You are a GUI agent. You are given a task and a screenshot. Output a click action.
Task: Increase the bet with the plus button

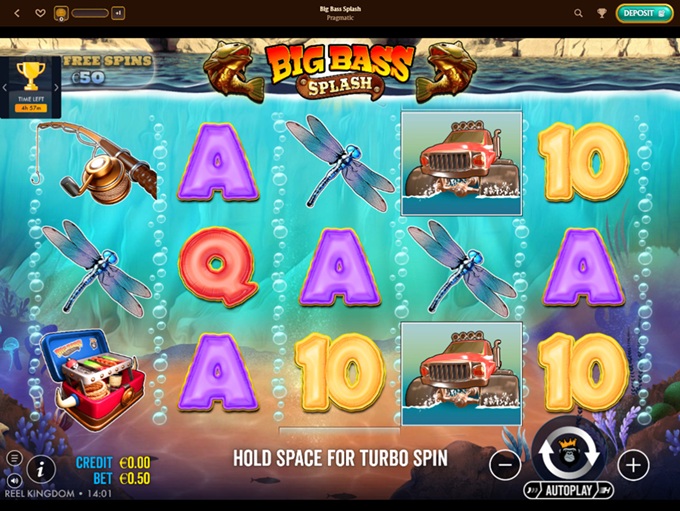click(x=632, y=464)
